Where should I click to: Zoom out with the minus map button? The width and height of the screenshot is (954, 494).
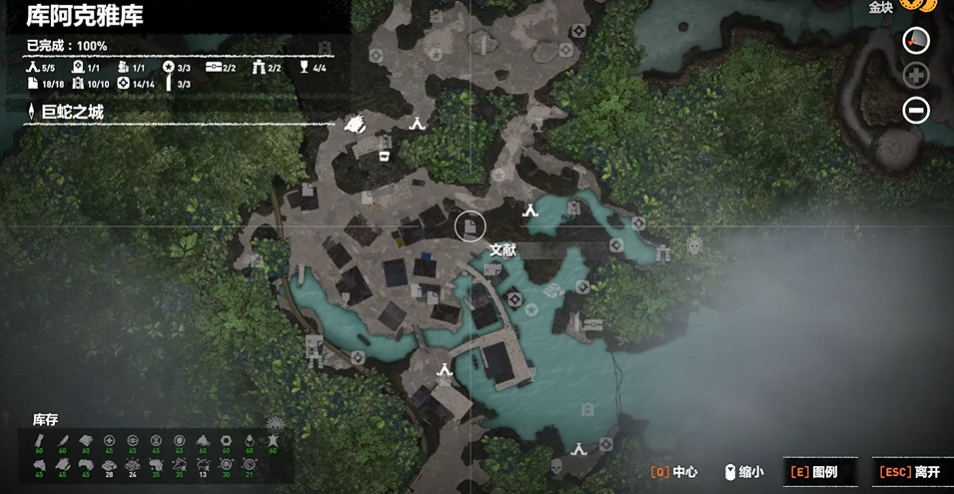916,110
